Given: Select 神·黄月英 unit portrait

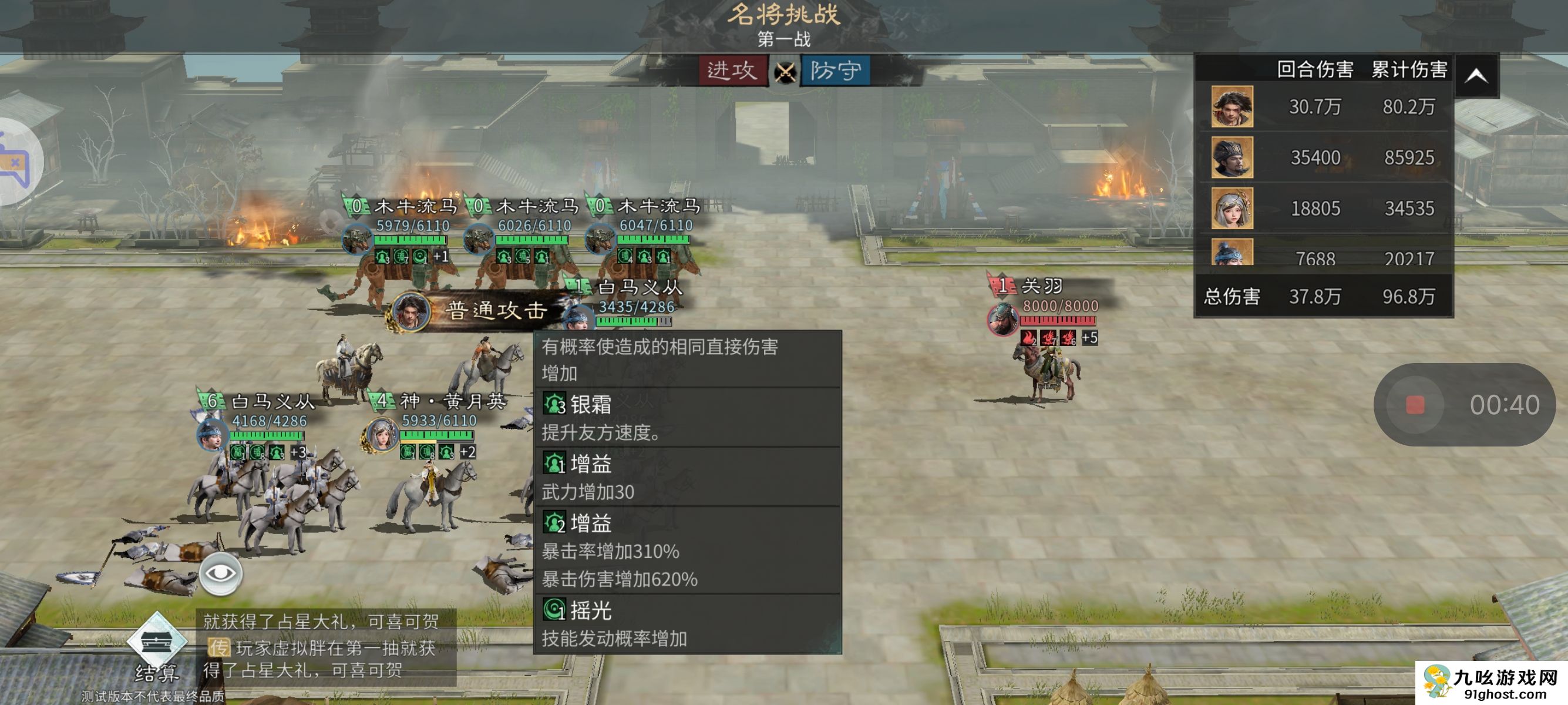Looking at the screenshot, I should (381, 435).
